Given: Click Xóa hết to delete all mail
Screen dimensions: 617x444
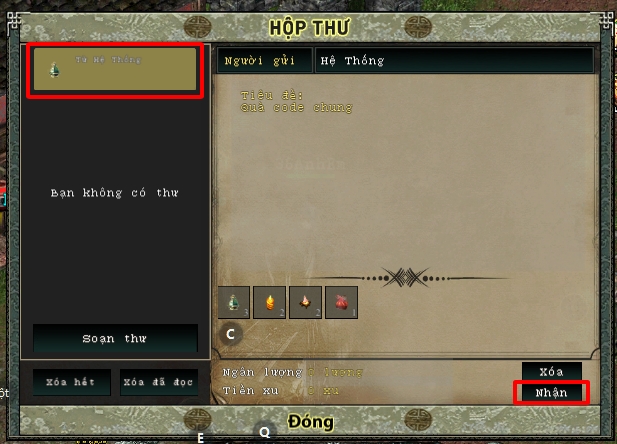Looking at the screenshot, I should click(x=71, y=382).
